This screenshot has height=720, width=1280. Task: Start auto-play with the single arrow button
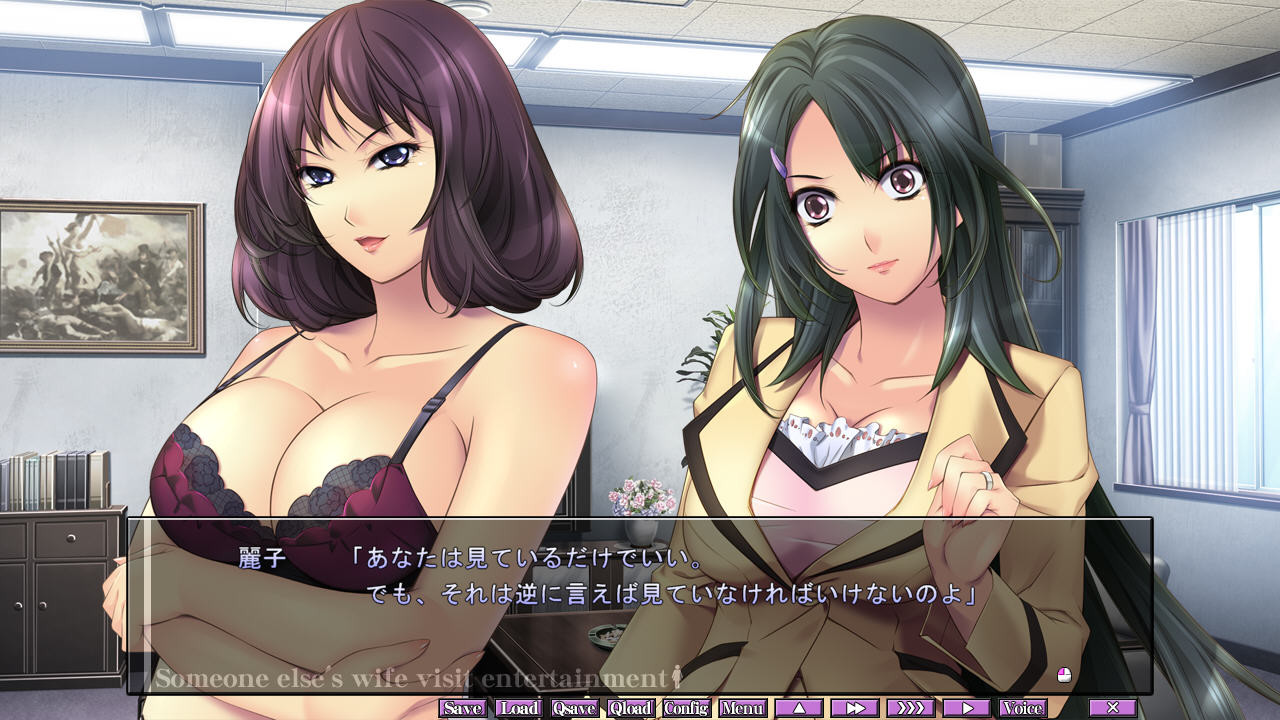[967, 708]
